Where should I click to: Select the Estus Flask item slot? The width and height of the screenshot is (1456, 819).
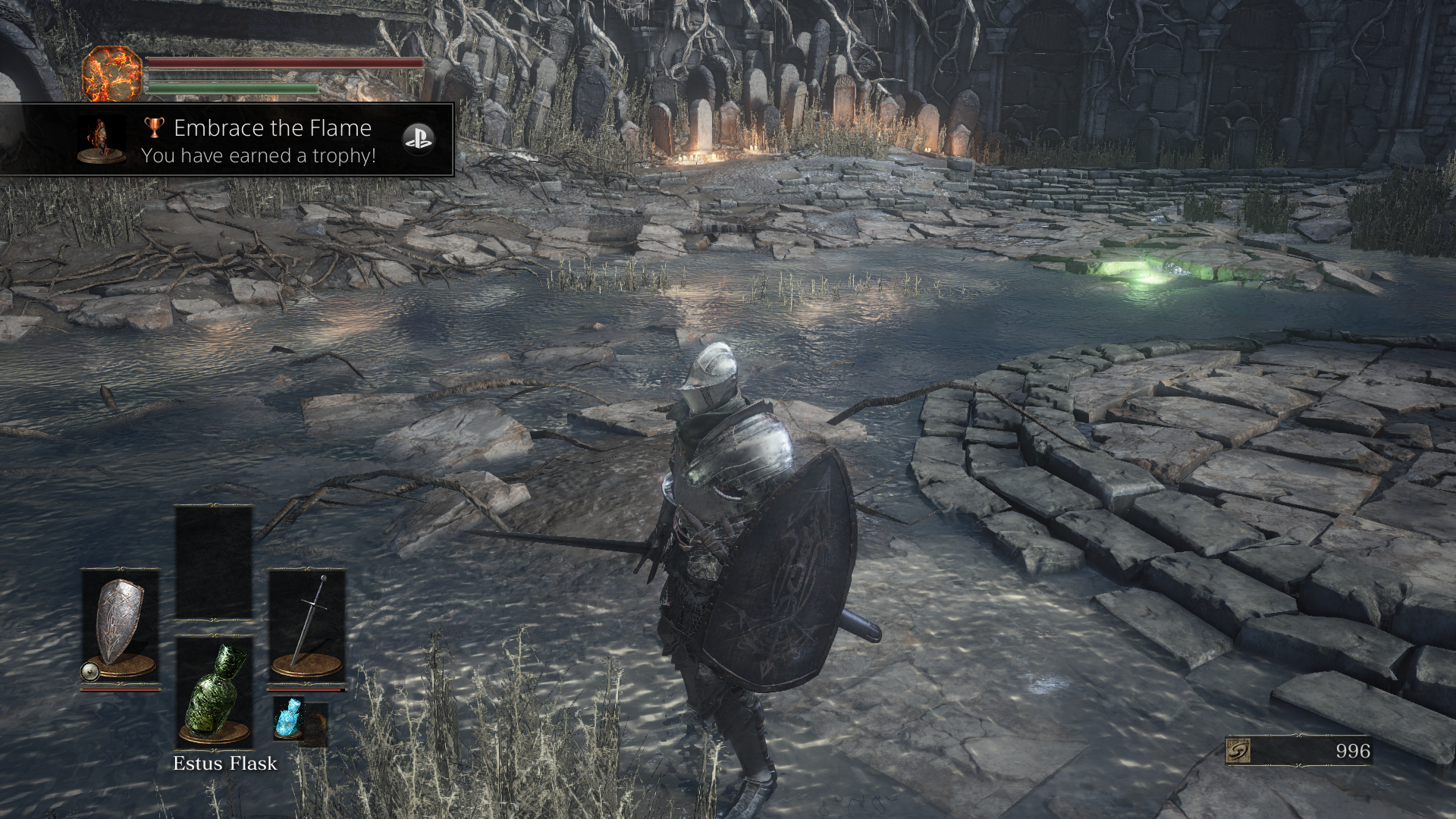tap(215, 690)
